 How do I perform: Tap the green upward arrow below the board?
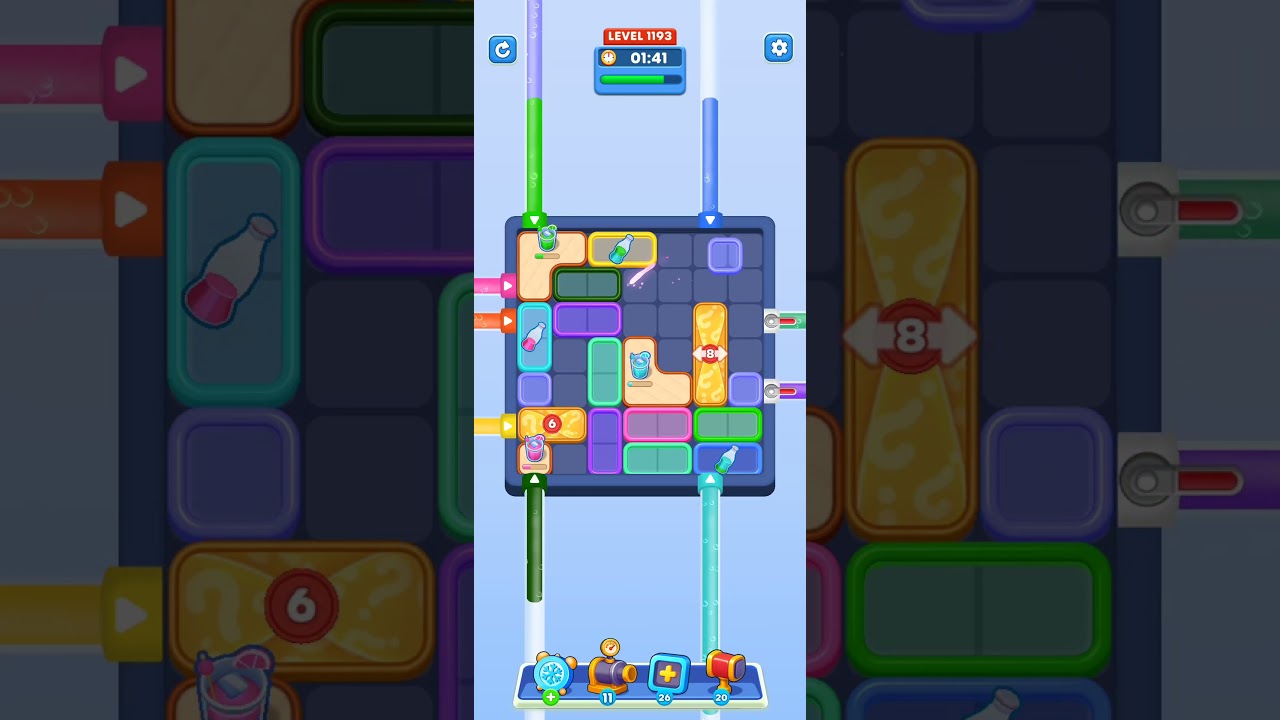(x=535, y=479)
